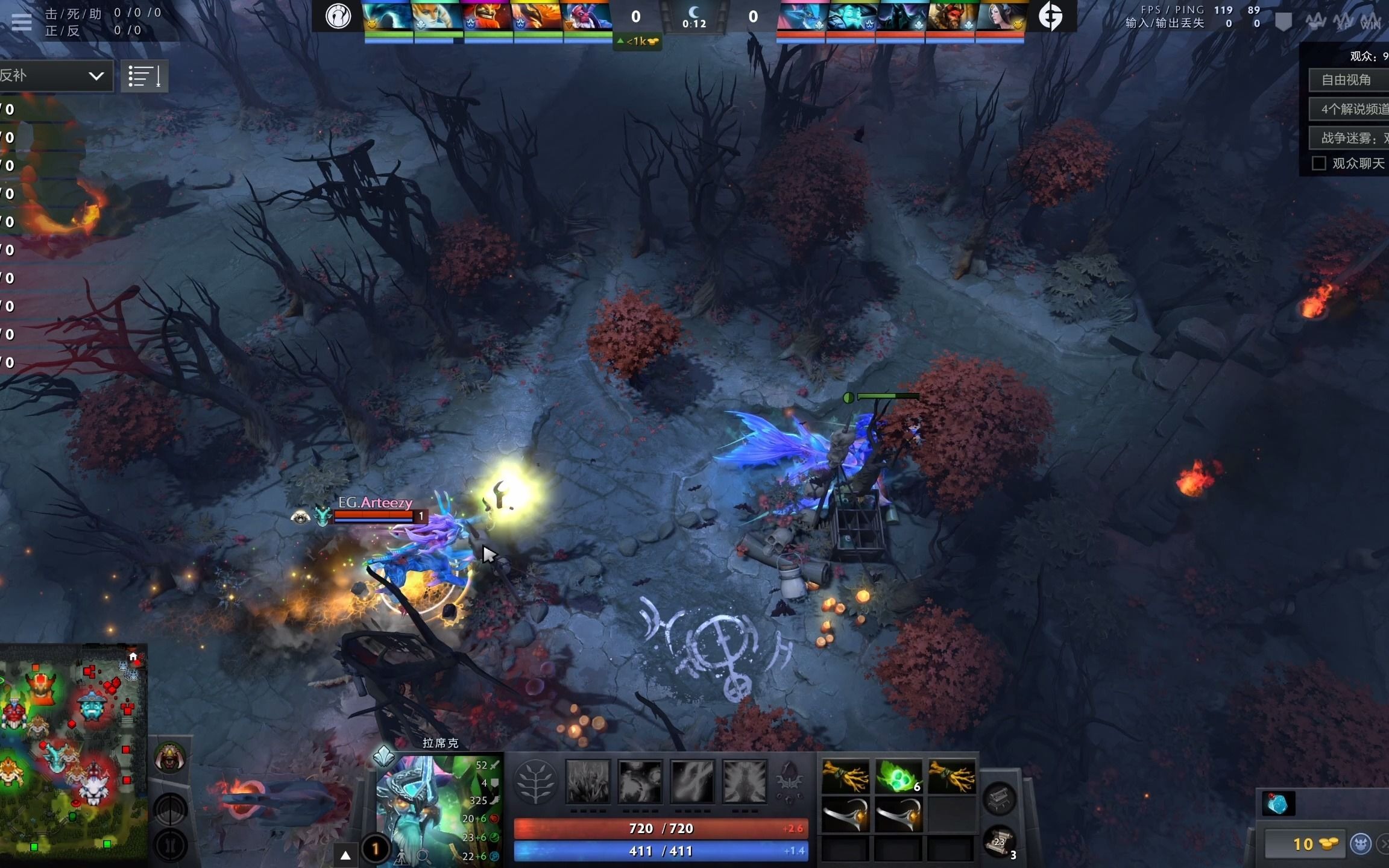The image size is (1389, 868).
Task: Click the white level-up arrow beside the portrait
Action: point(345,855)
